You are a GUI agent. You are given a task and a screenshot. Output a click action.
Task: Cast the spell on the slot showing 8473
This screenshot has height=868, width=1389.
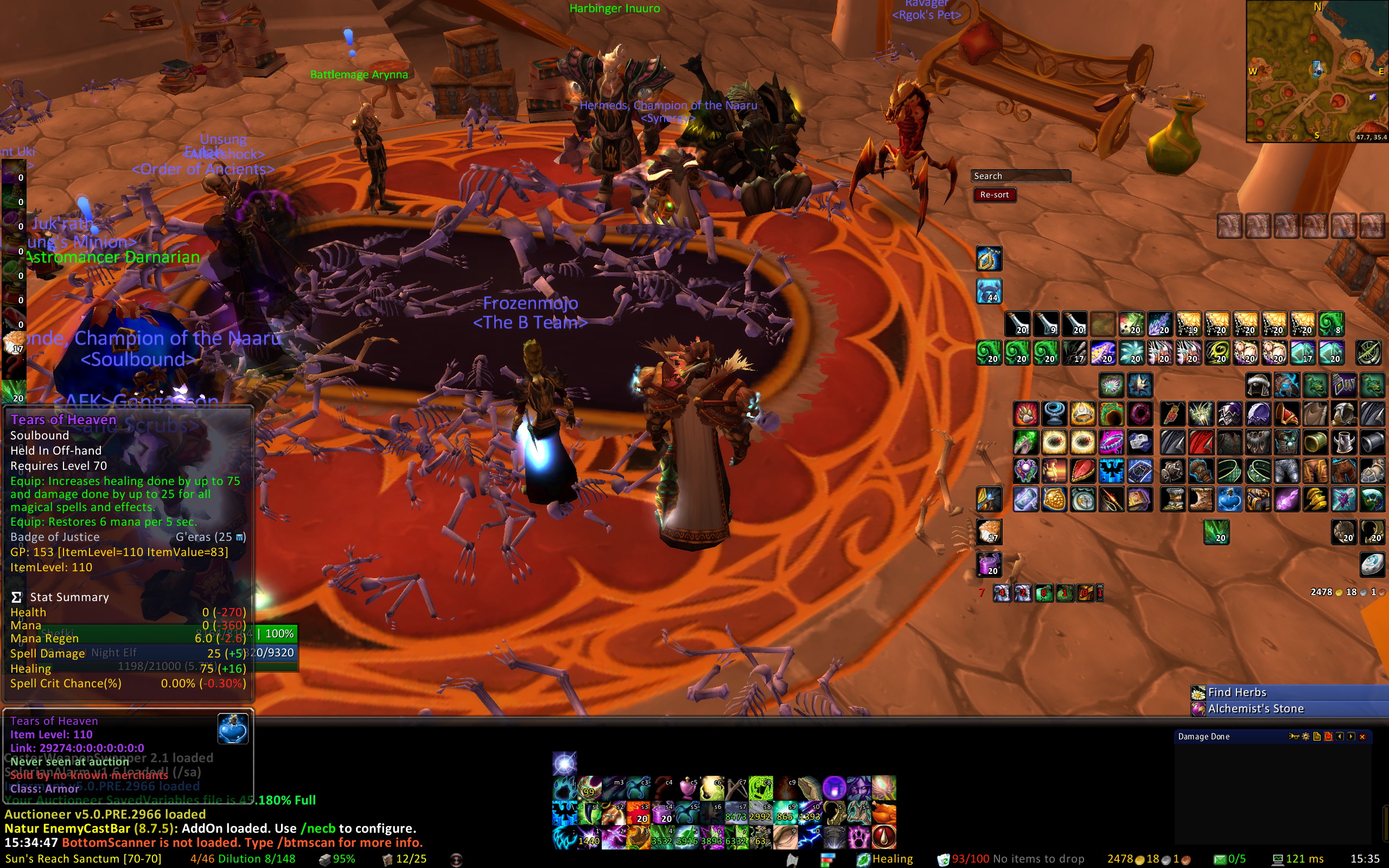tap(736, 813)
